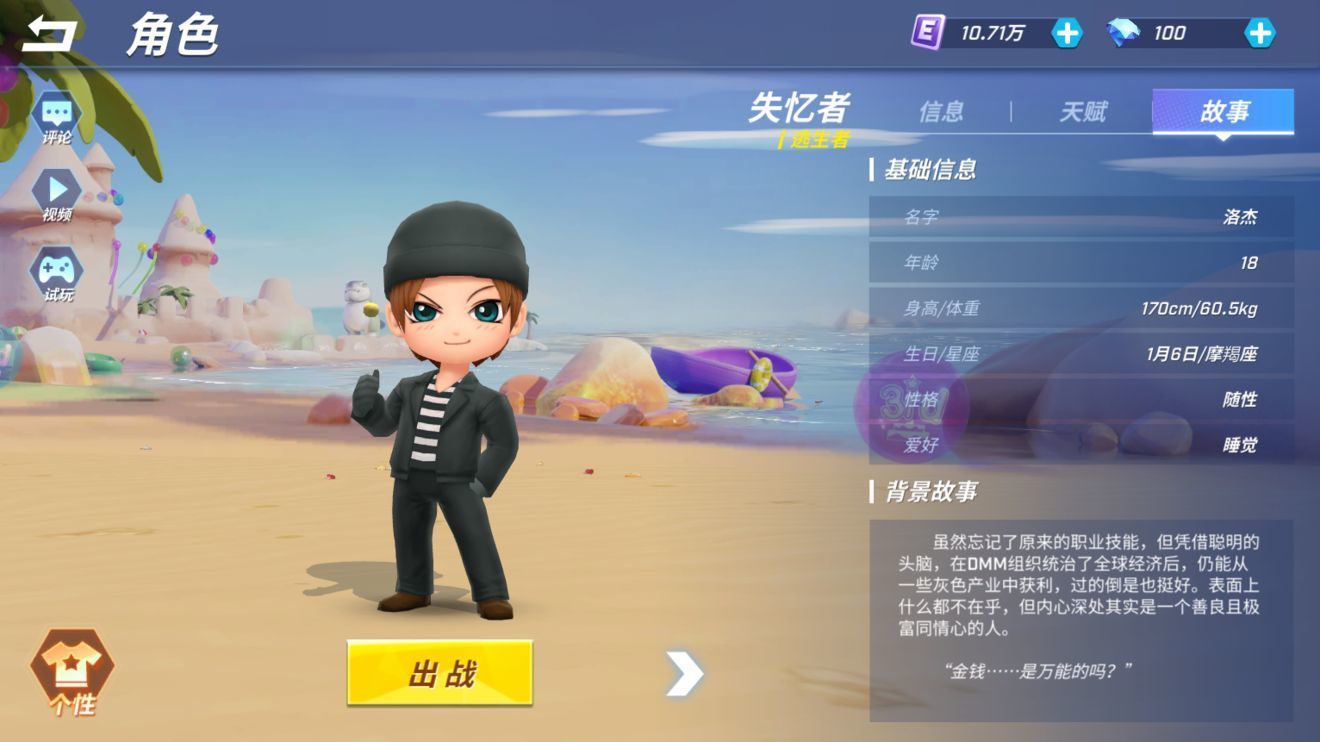Select the 故事 story tab

[1224, 112]
